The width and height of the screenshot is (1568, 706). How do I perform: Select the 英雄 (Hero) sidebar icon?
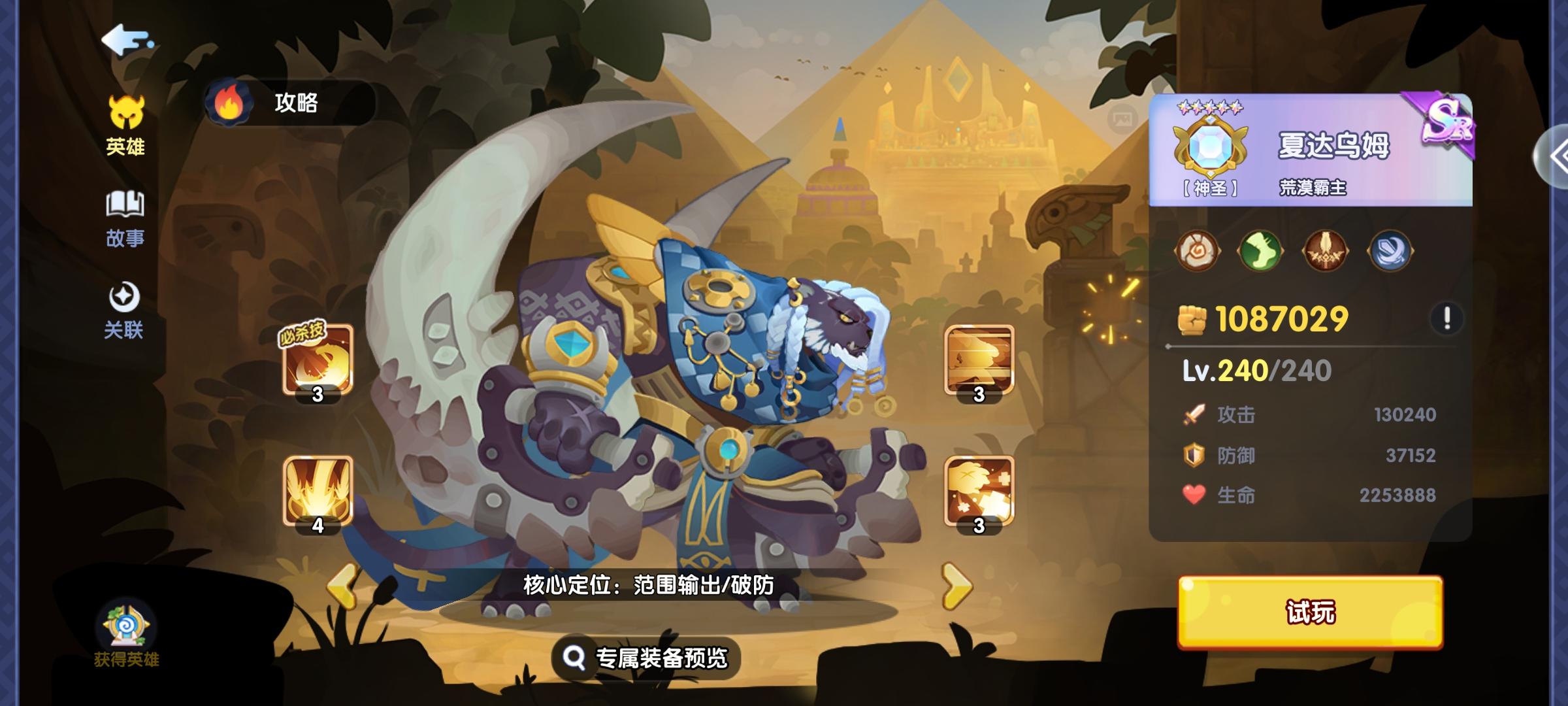(126, 124)
